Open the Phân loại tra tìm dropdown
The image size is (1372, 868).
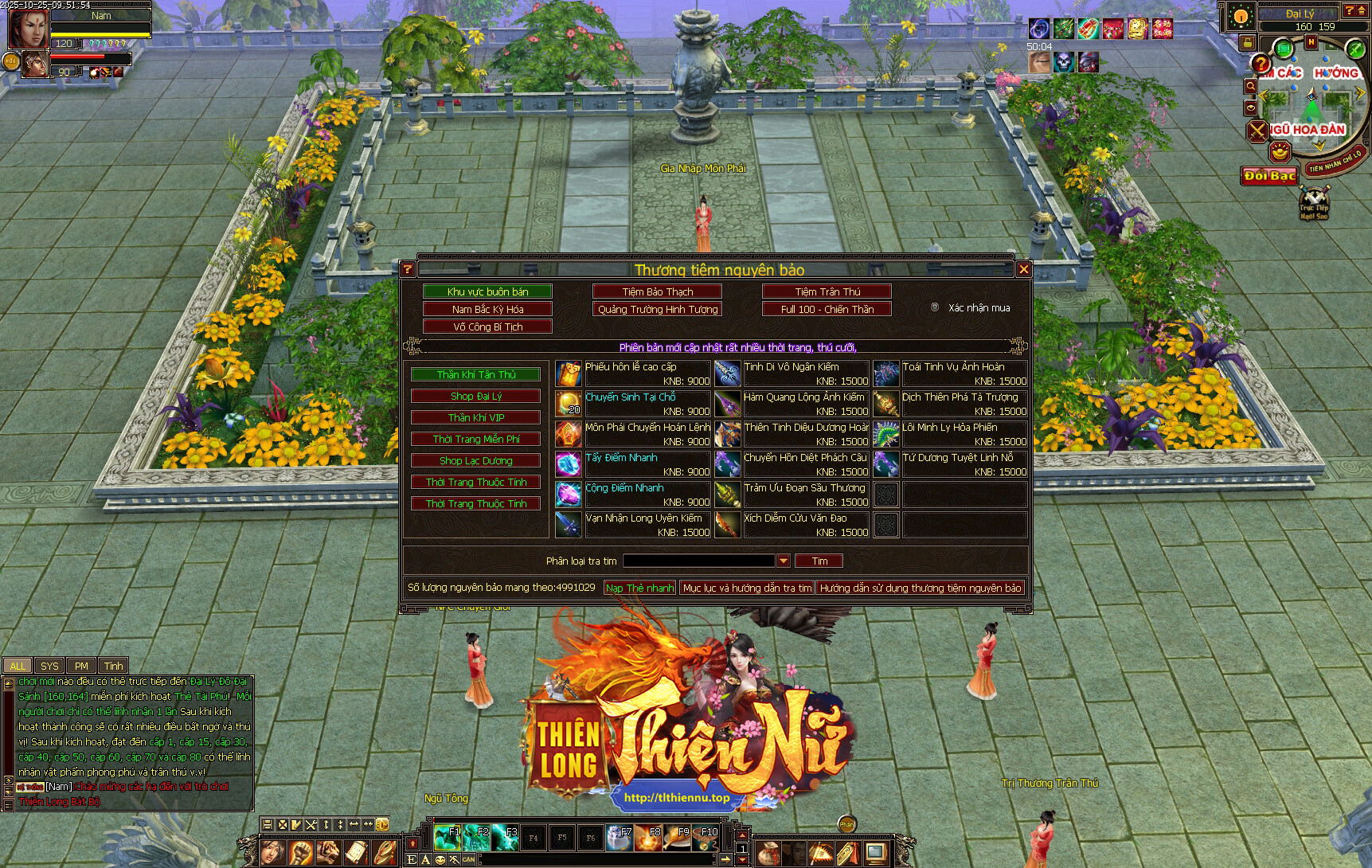tap(784, 561)
